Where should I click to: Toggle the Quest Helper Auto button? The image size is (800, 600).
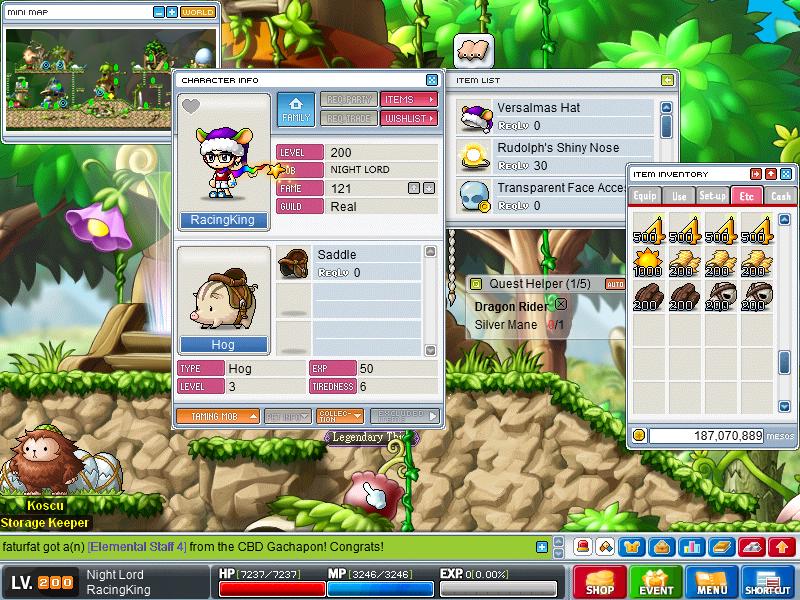point(614,284)
